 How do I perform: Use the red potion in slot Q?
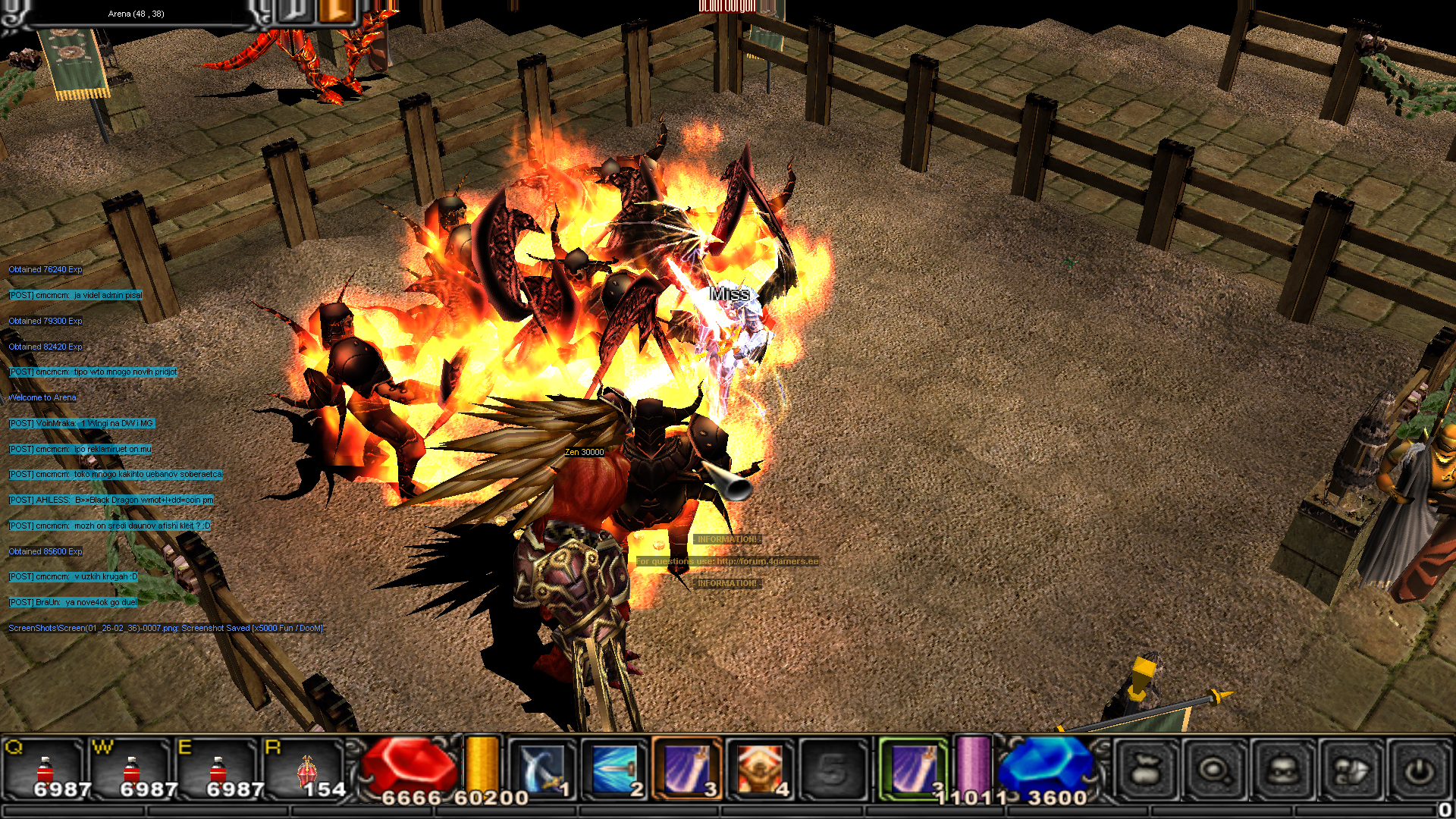tap(45, 769)
